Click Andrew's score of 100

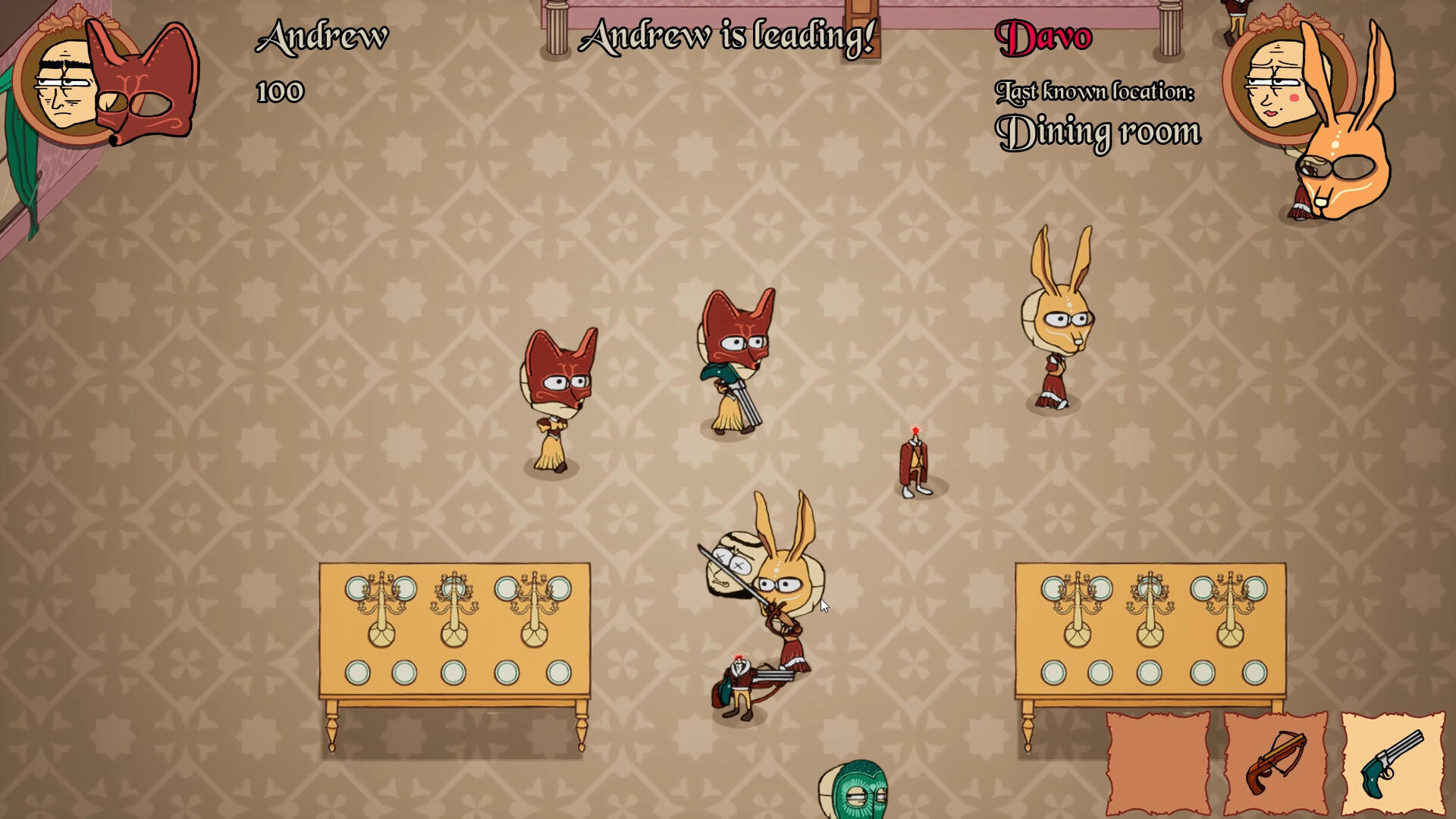279,93
